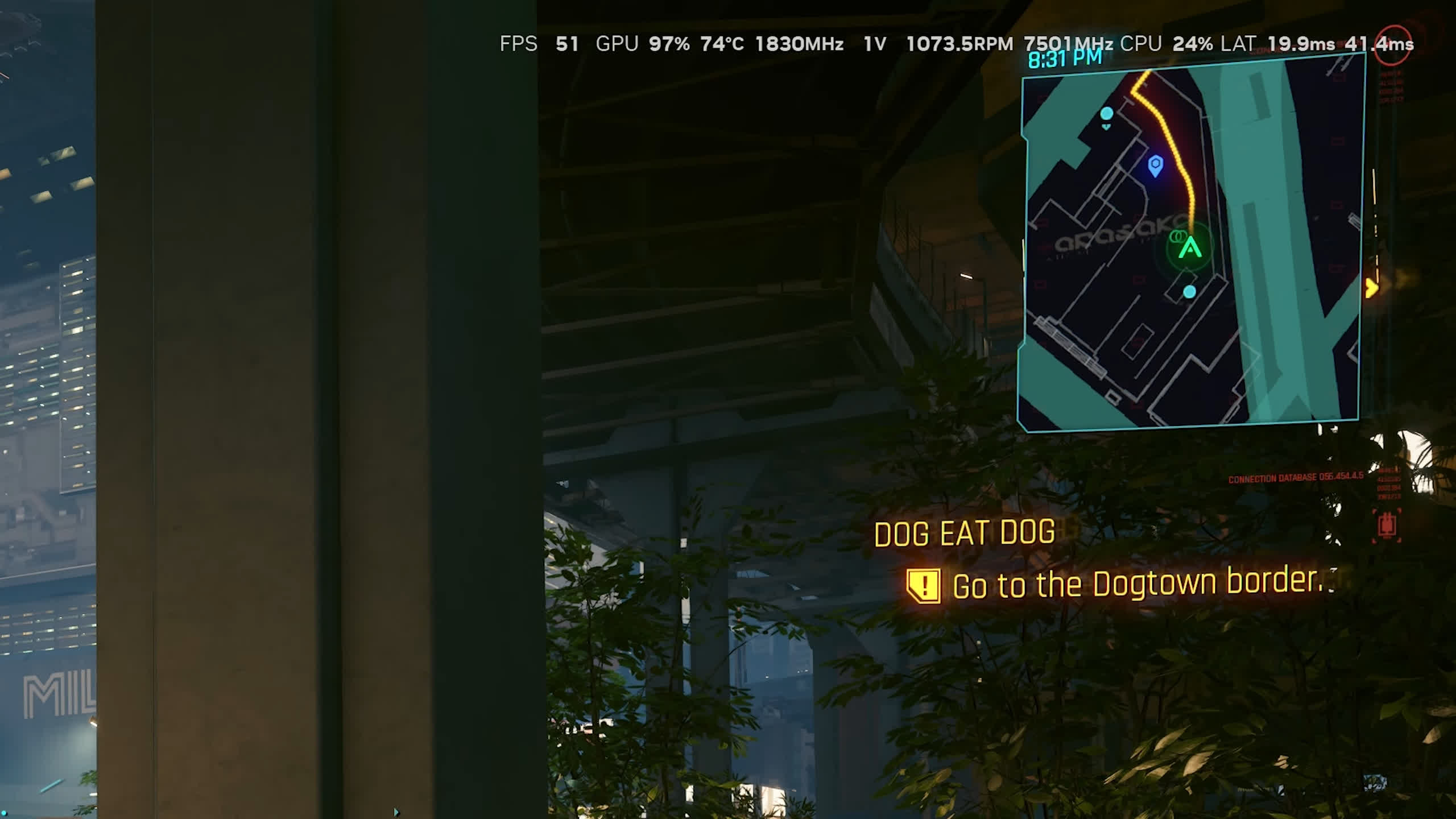Click the yellow objective exclamation icon
Image resolution: width=1456 pixels, height=819 pixels.
coord(924,585)
